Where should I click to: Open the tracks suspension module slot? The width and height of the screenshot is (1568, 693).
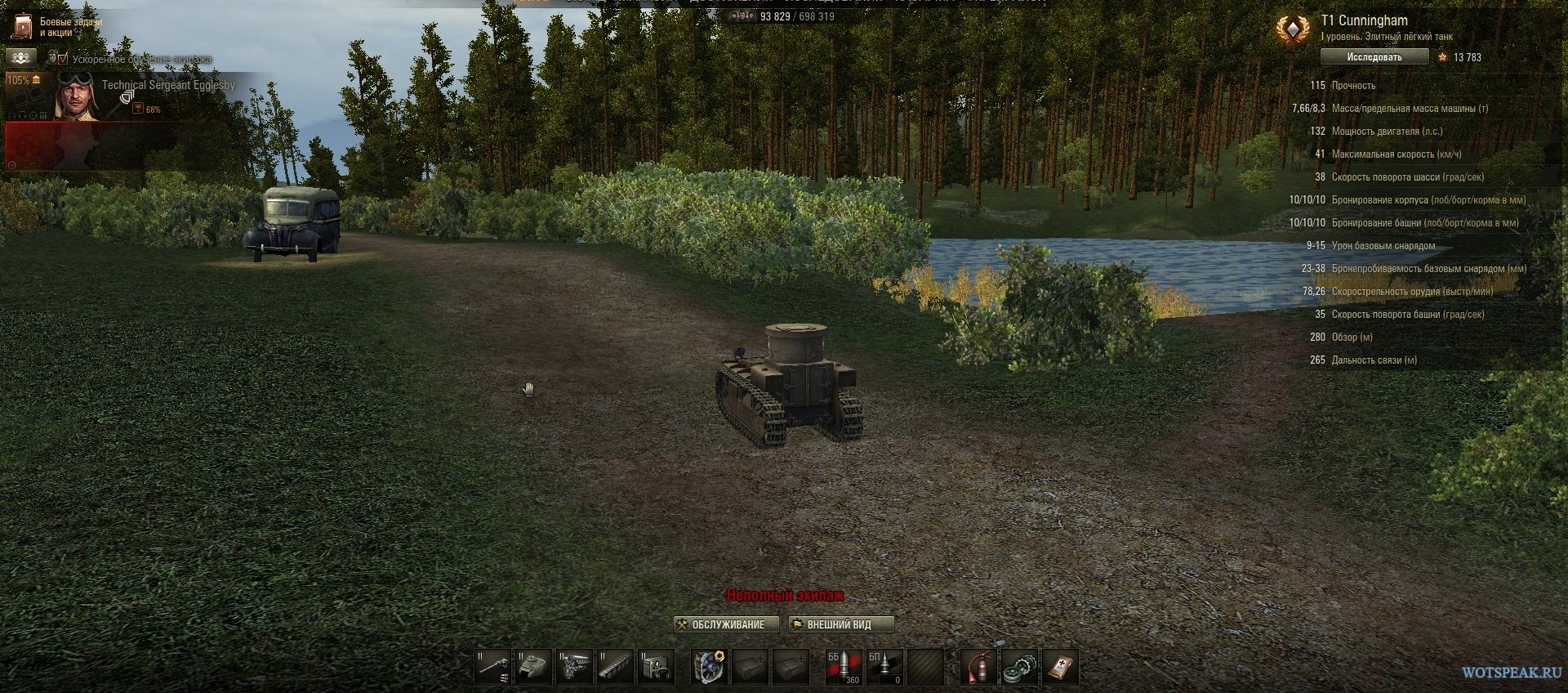[615, 667]
